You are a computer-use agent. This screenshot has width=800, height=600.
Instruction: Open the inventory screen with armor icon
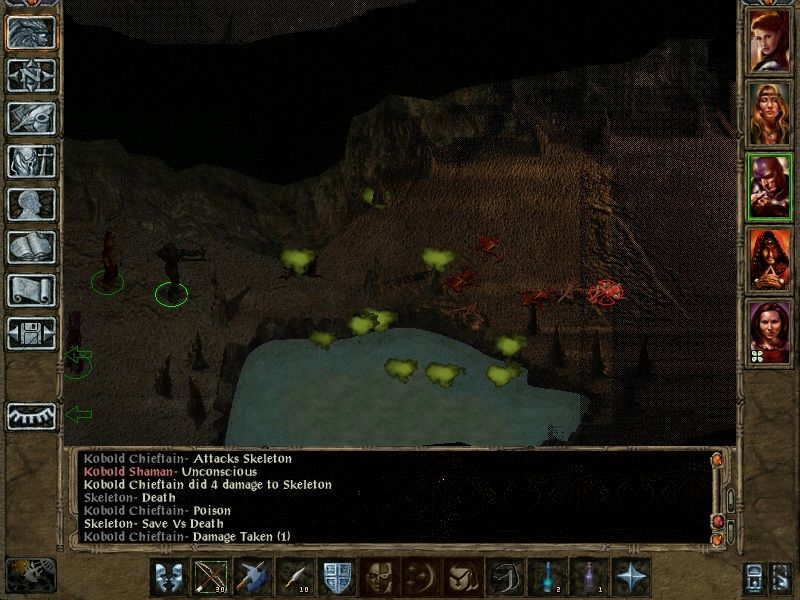tap(31, 161)
